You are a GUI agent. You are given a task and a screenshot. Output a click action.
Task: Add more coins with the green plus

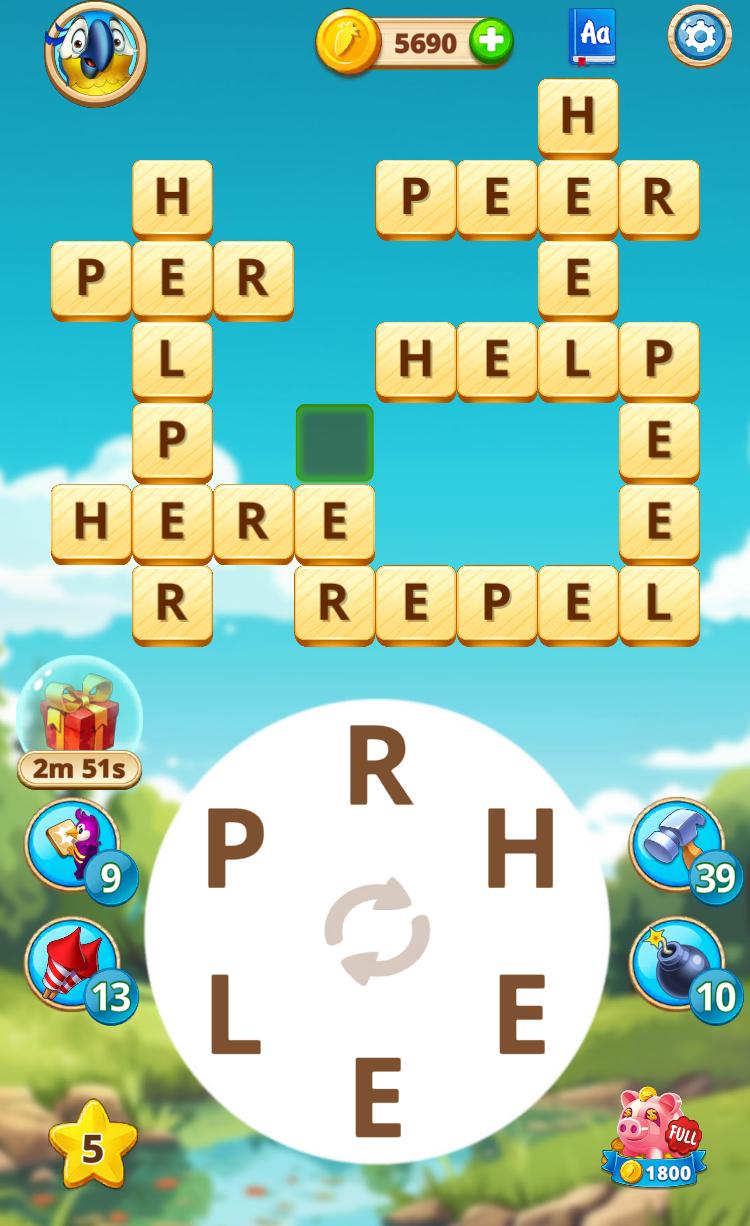pyautogui.click(x=490, y=42)
